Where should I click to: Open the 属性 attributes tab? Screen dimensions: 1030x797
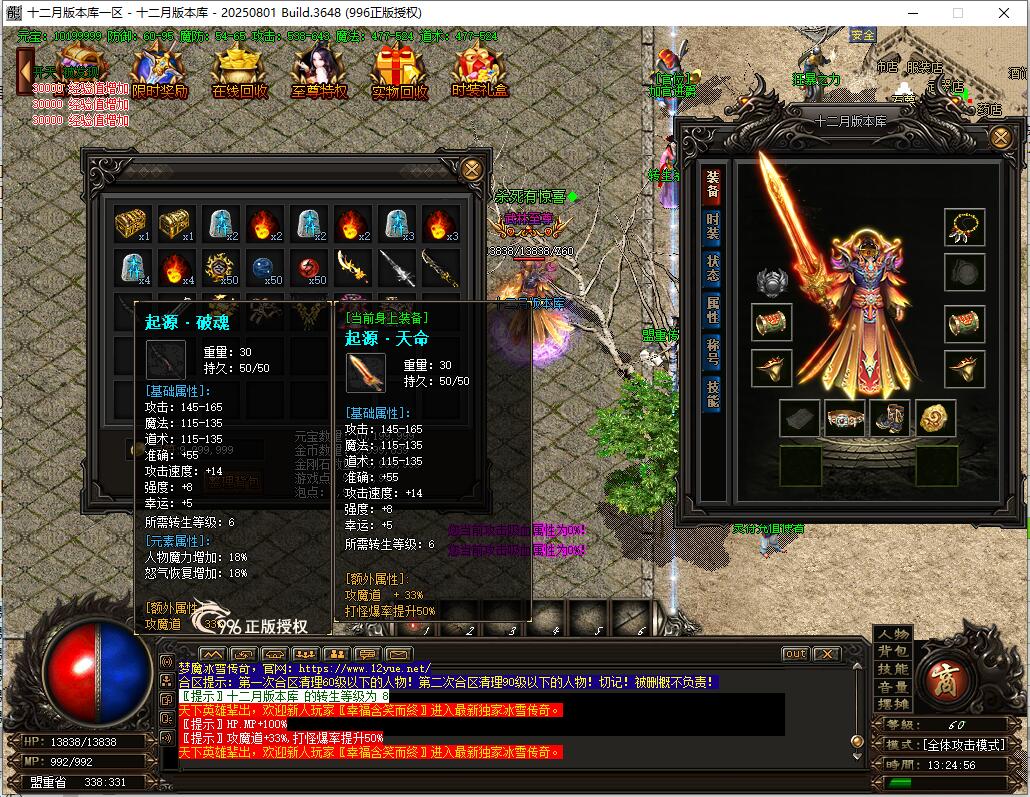(x=712, y=310)
